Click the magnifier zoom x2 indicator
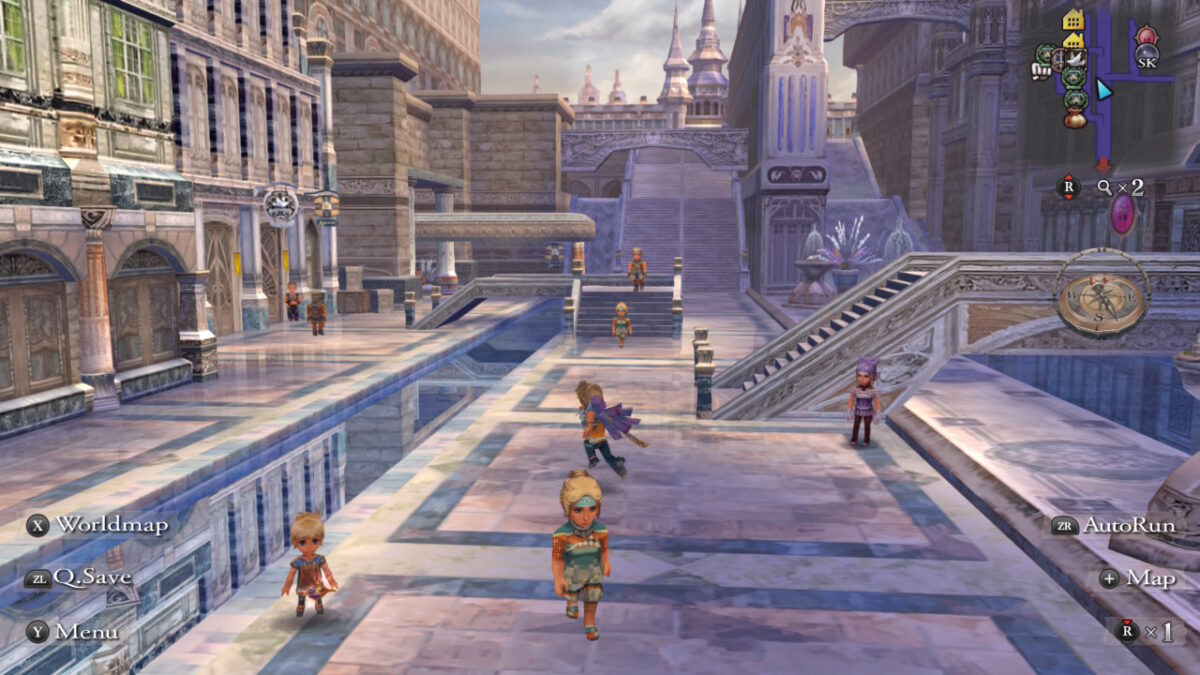This screenshot has width=1200, height=675. pyautogui.click(x=1119, y=187)
